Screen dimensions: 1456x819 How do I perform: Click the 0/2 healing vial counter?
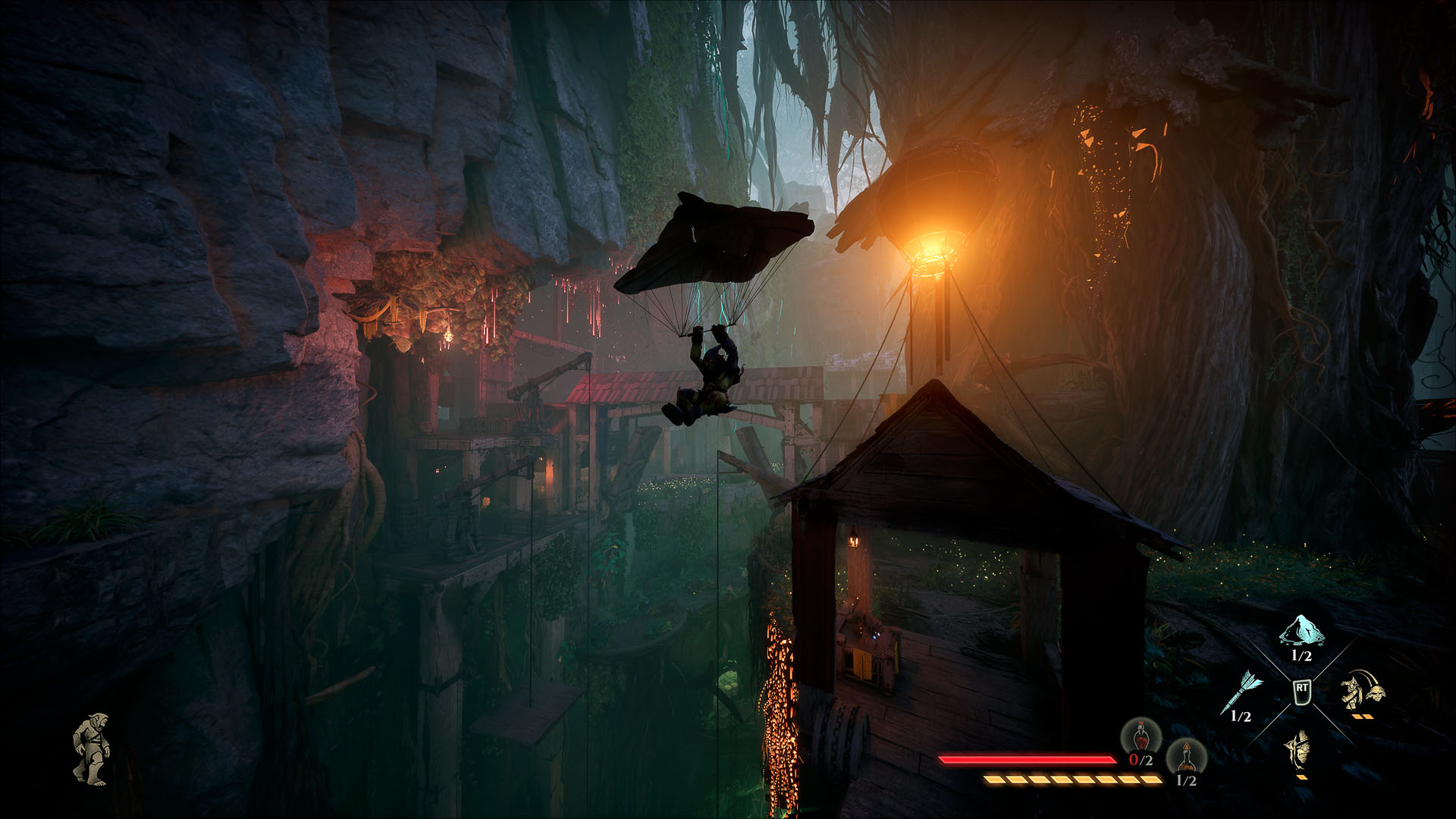point(1140,761)
